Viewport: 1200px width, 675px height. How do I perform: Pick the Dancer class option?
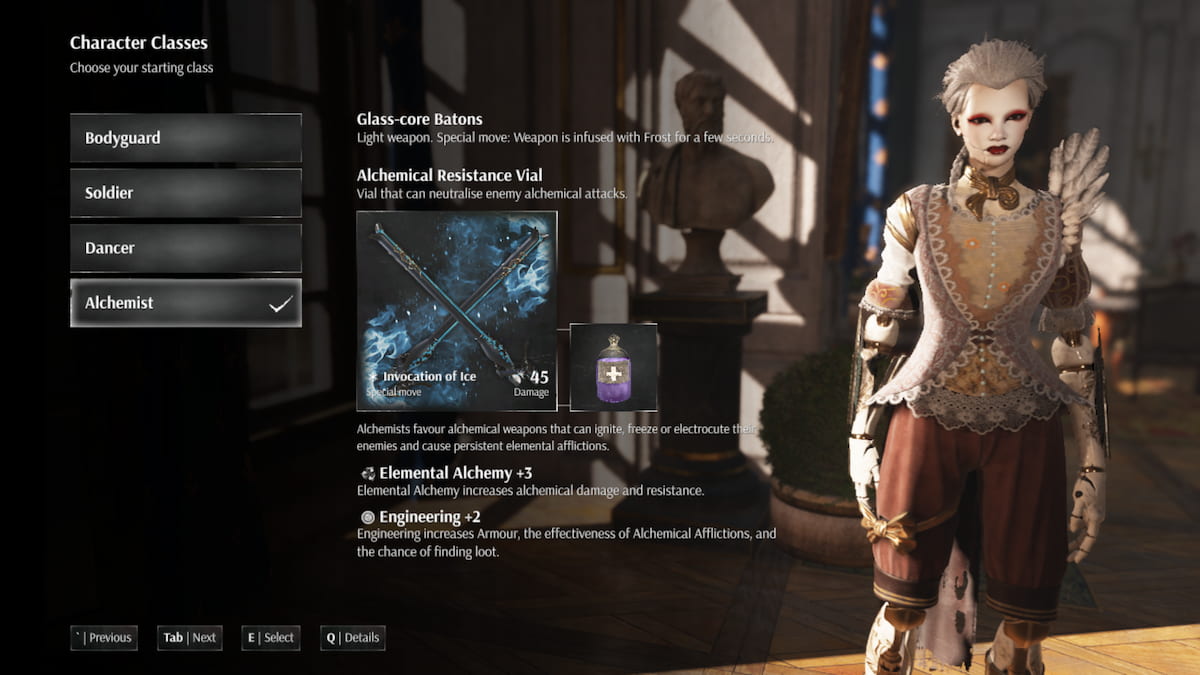tap(185, 248)
